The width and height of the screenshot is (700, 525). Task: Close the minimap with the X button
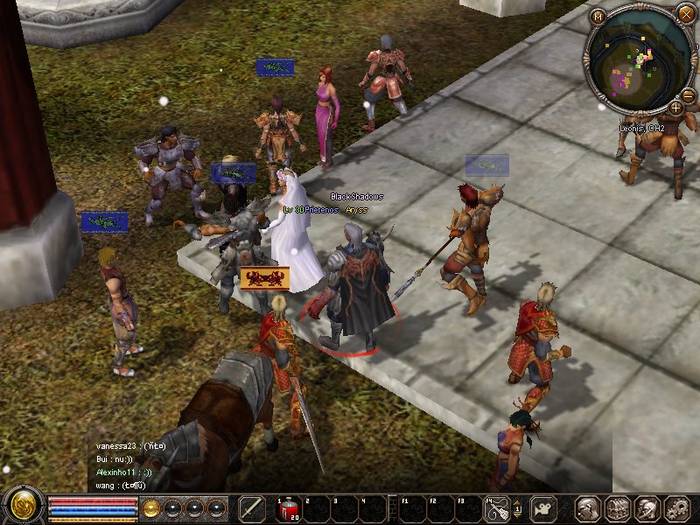tap(686, 14)
